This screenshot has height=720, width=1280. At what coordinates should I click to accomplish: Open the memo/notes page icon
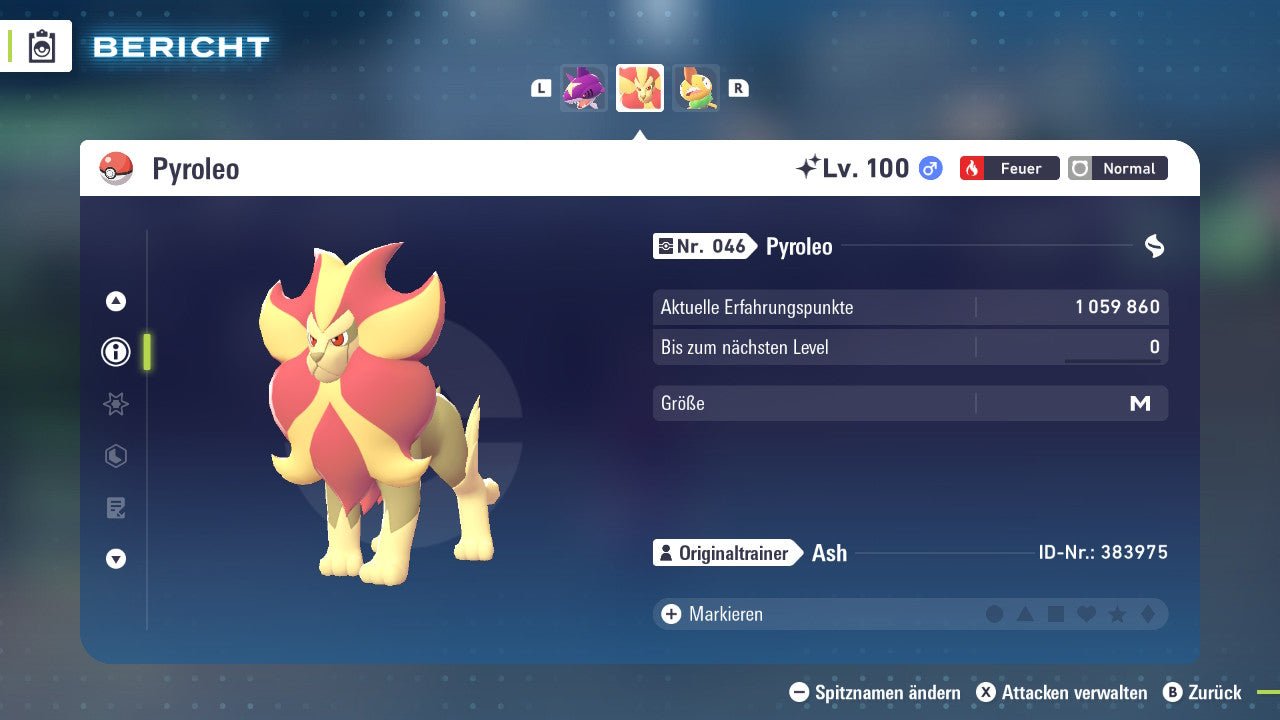115,508
